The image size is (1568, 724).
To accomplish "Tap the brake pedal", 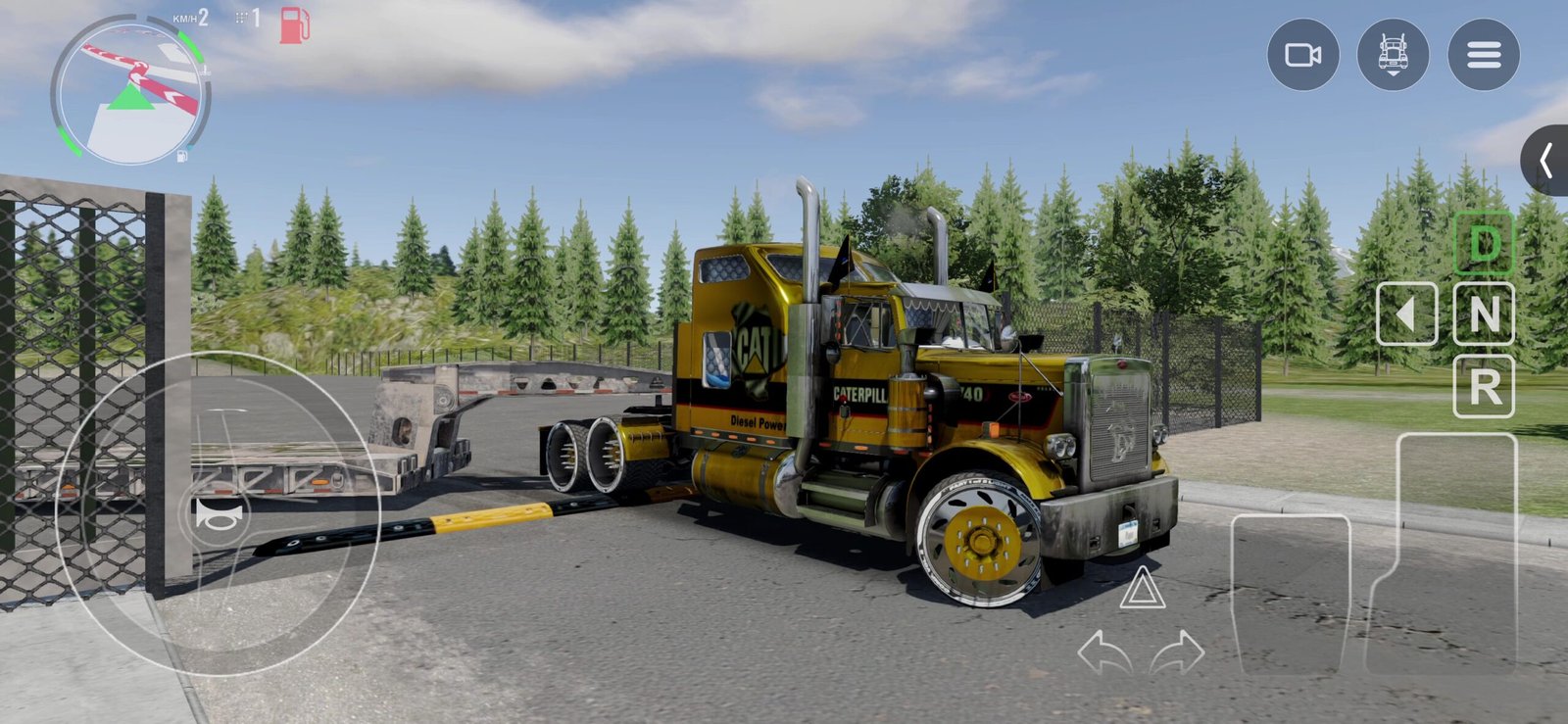I will click(1291, 593).
